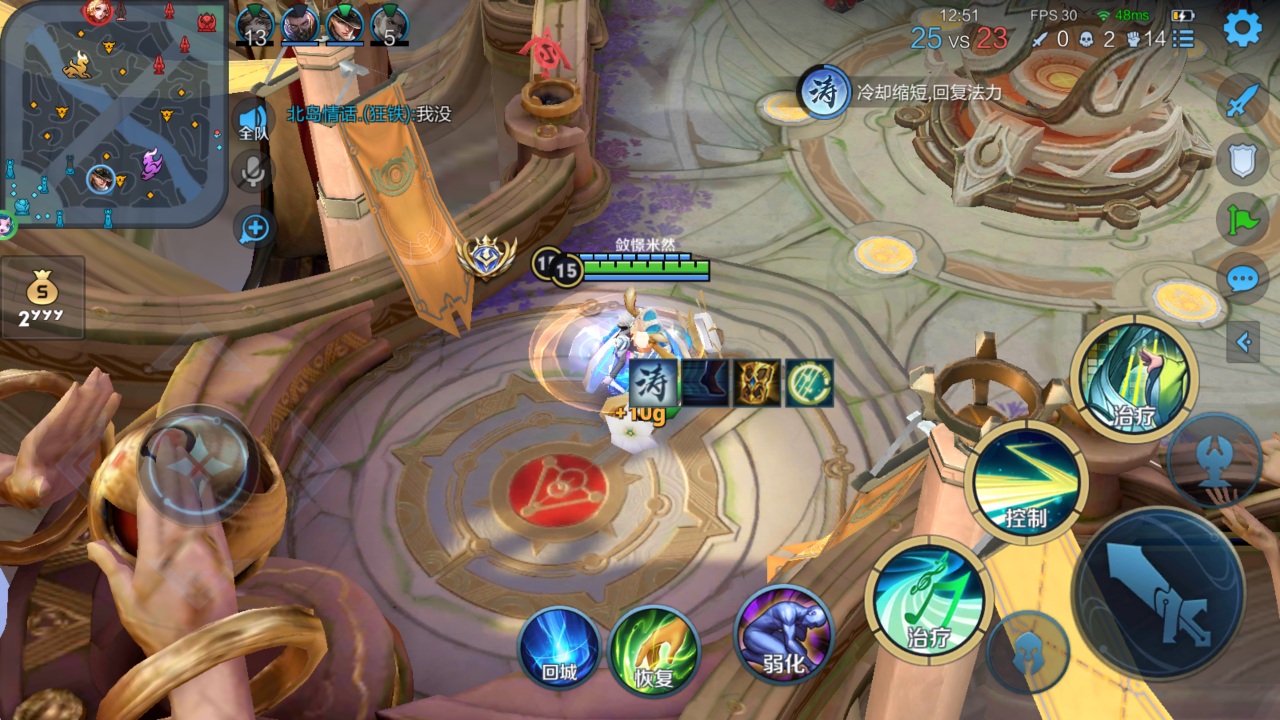The image size is (1280, 720).
Task: Open the settings gear menu
Action: click(x=1242, y=29)
